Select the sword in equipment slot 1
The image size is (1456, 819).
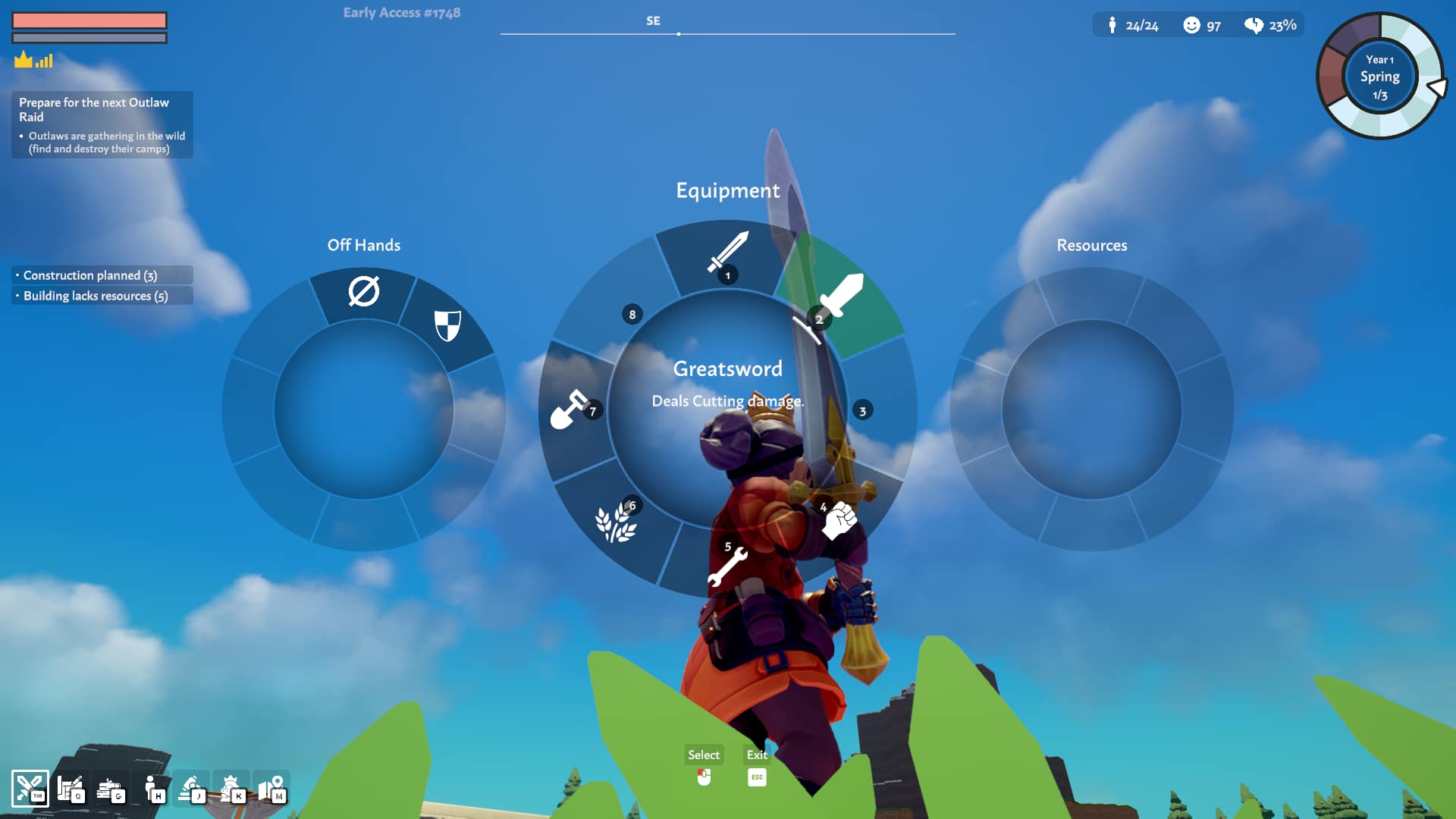[726, 253]
